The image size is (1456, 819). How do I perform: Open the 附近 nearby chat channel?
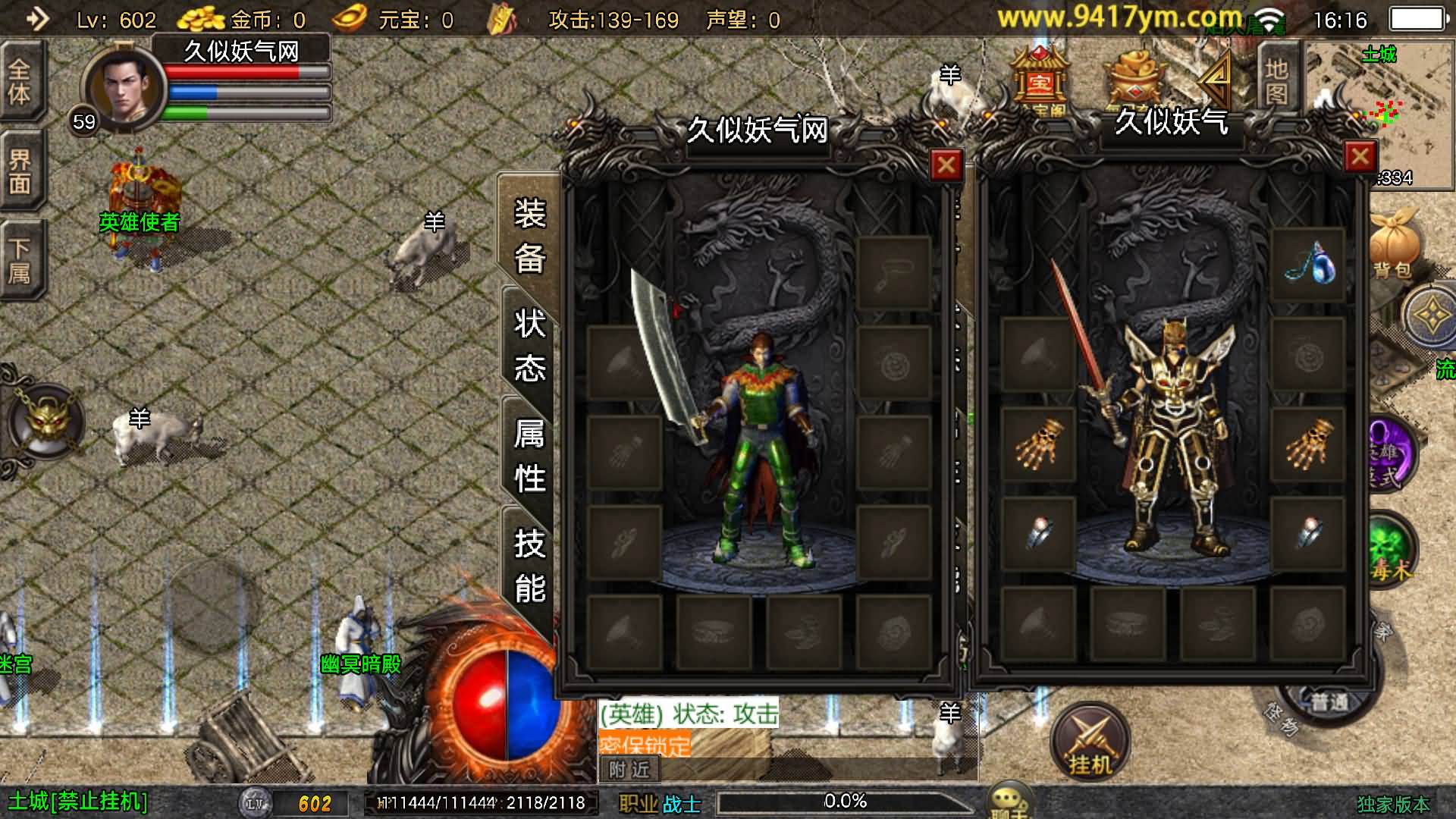pyautogui.click(x=629, y=770)
